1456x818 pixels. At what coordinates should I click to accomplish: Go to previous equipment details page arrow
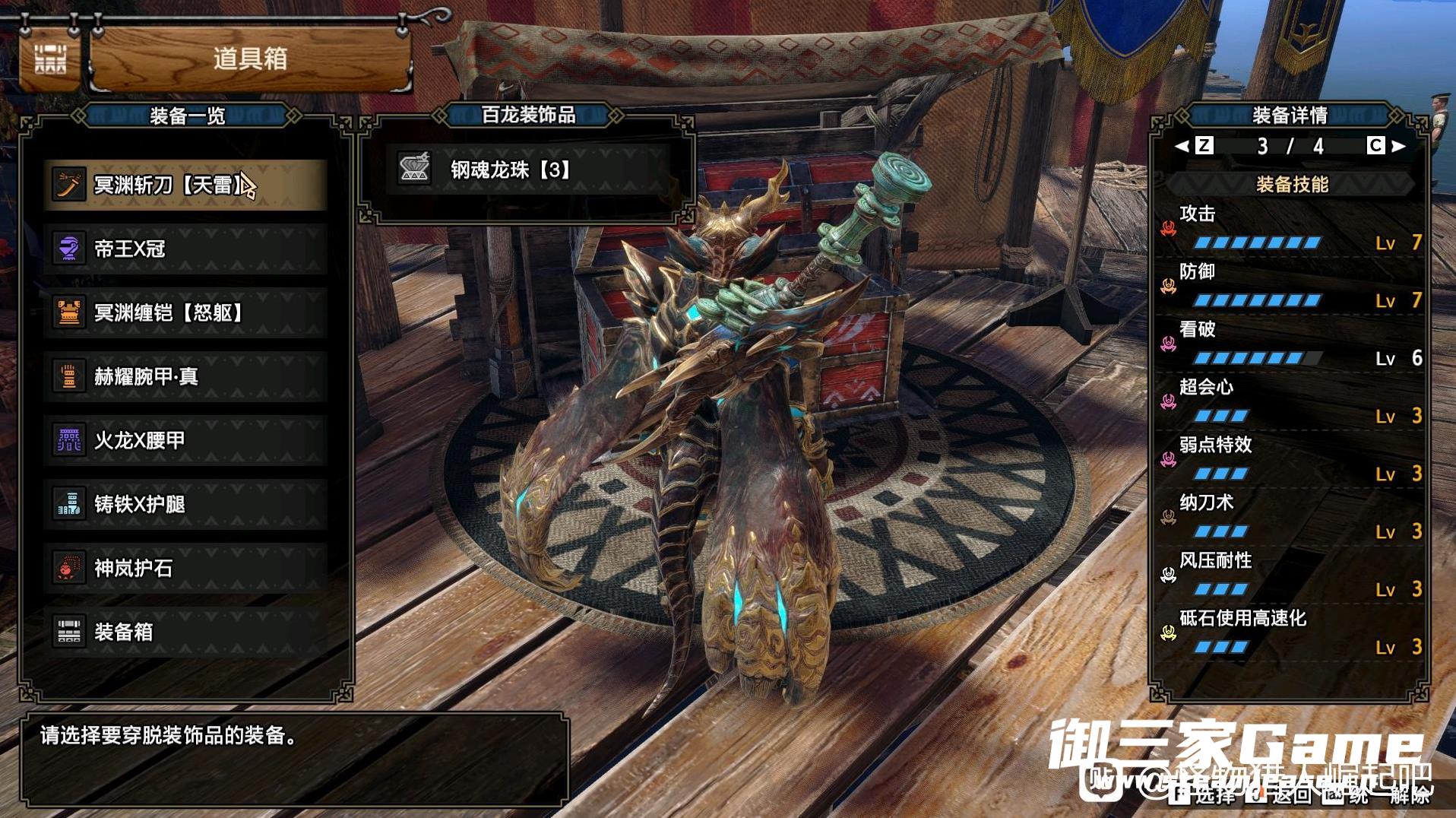pyautogui.click(x=1182, y=145)
